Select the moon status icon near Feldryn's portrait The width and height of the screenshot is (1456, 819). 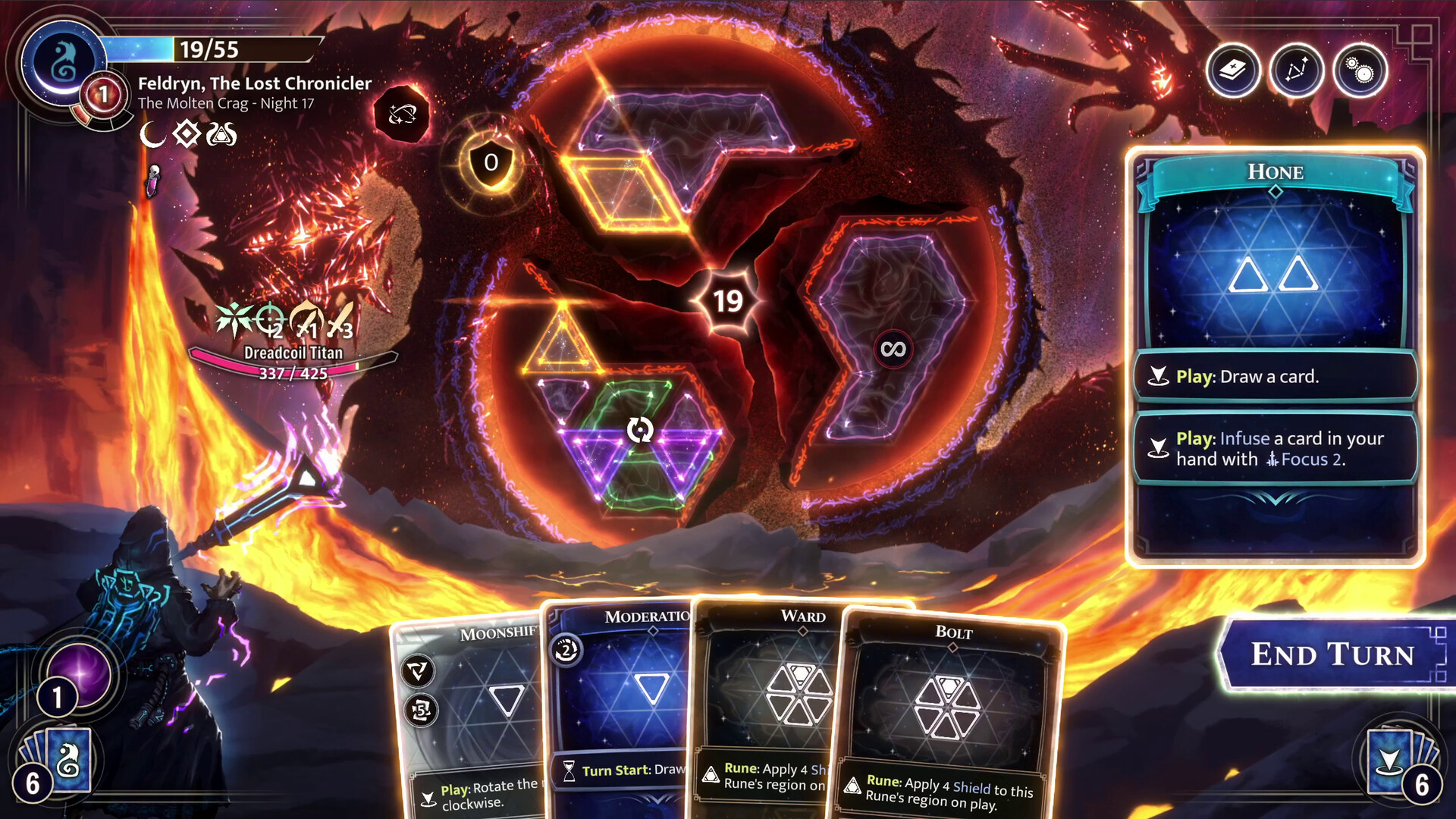151,134
